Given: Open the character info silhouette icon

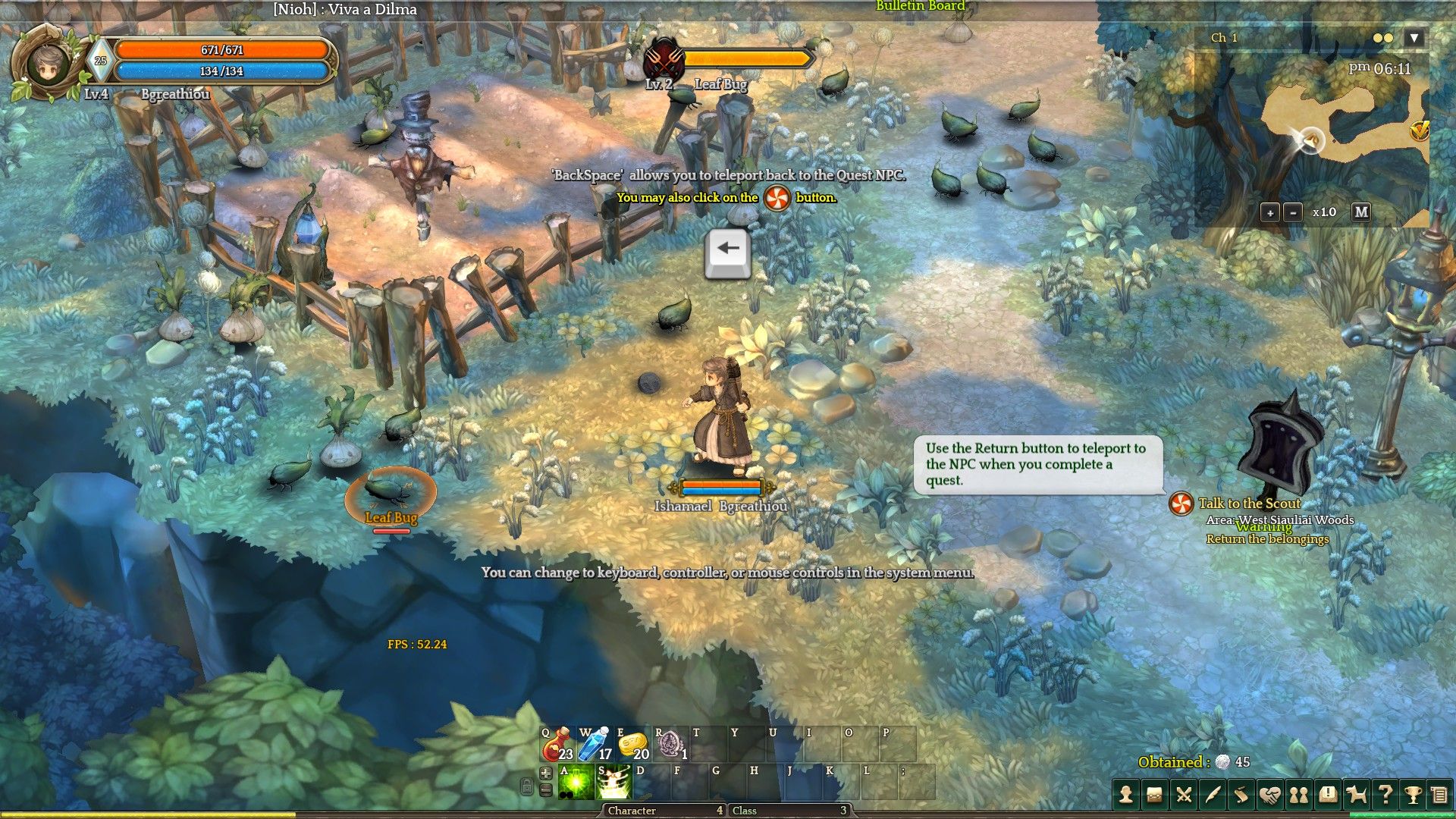Looking at the screenshot, I should coord(1126,794).
